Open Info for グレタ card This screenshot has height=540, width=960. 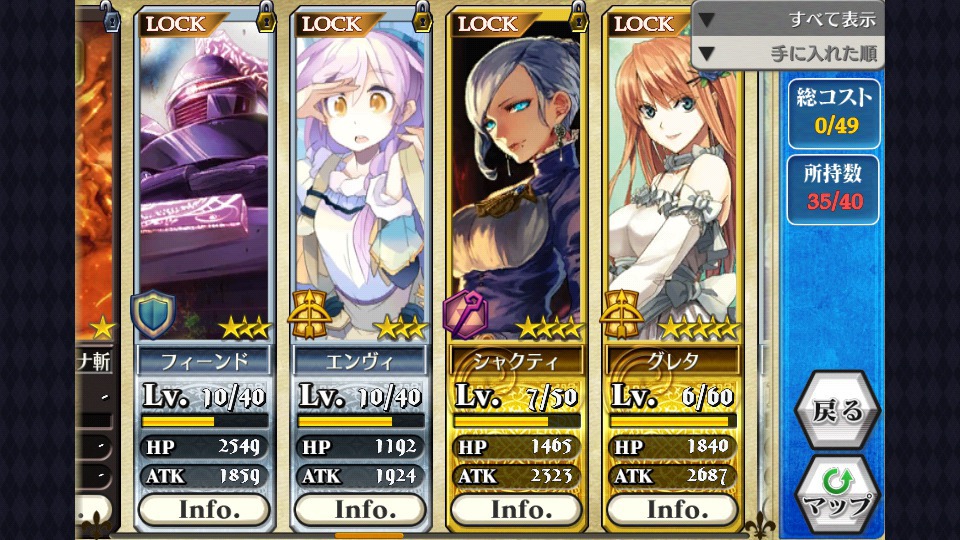pyautogui.click(x=673, y=509)
